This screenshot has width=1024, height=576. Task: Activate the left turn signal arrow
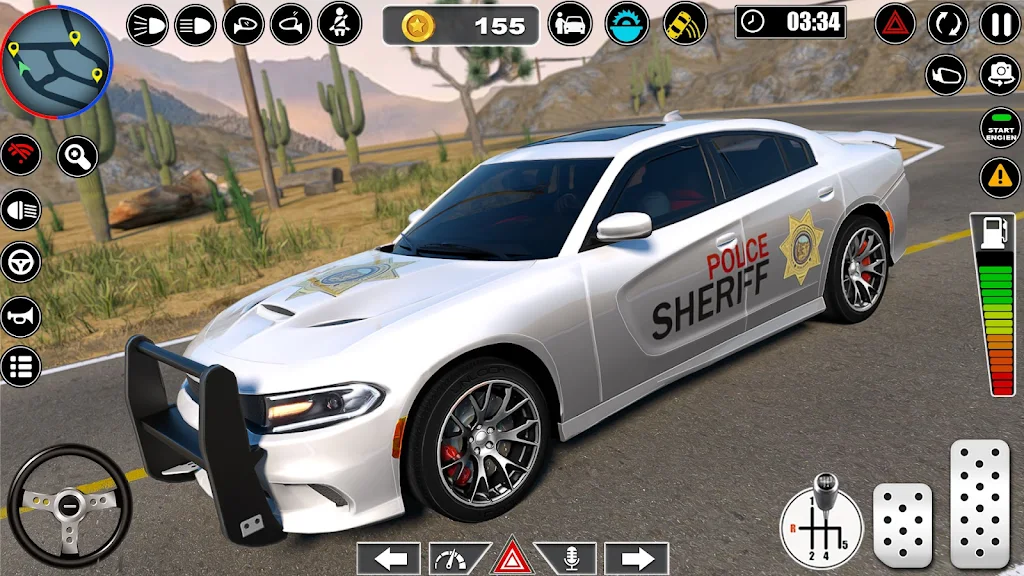[x=389, y=558]
